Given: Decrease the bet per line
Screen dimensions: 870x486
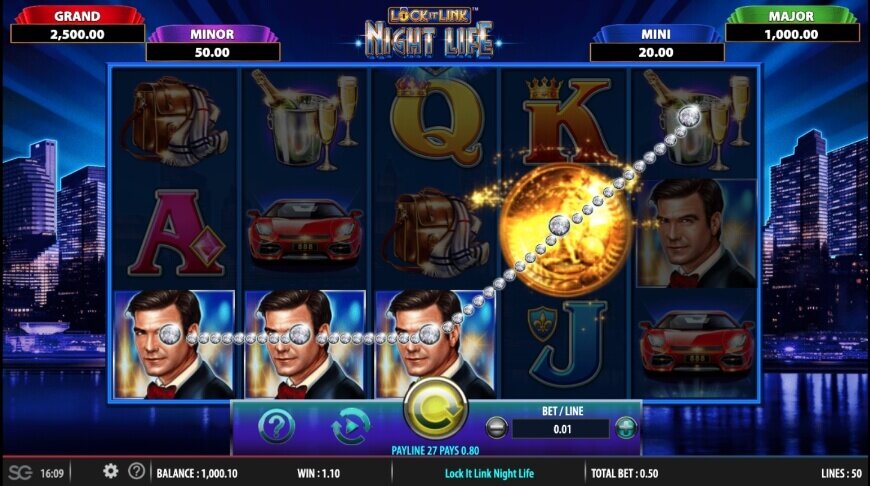Looking at the screenshot, I should click(x=496, y=428).
